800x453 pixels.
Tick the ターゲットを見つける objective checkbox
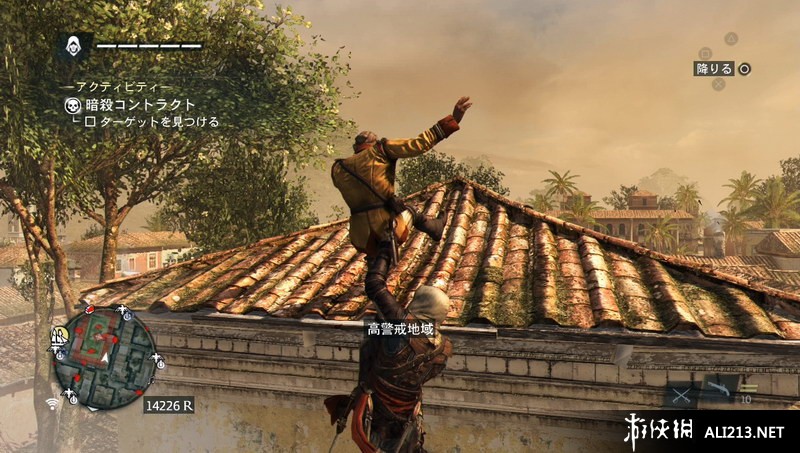(x=89, y=122)
